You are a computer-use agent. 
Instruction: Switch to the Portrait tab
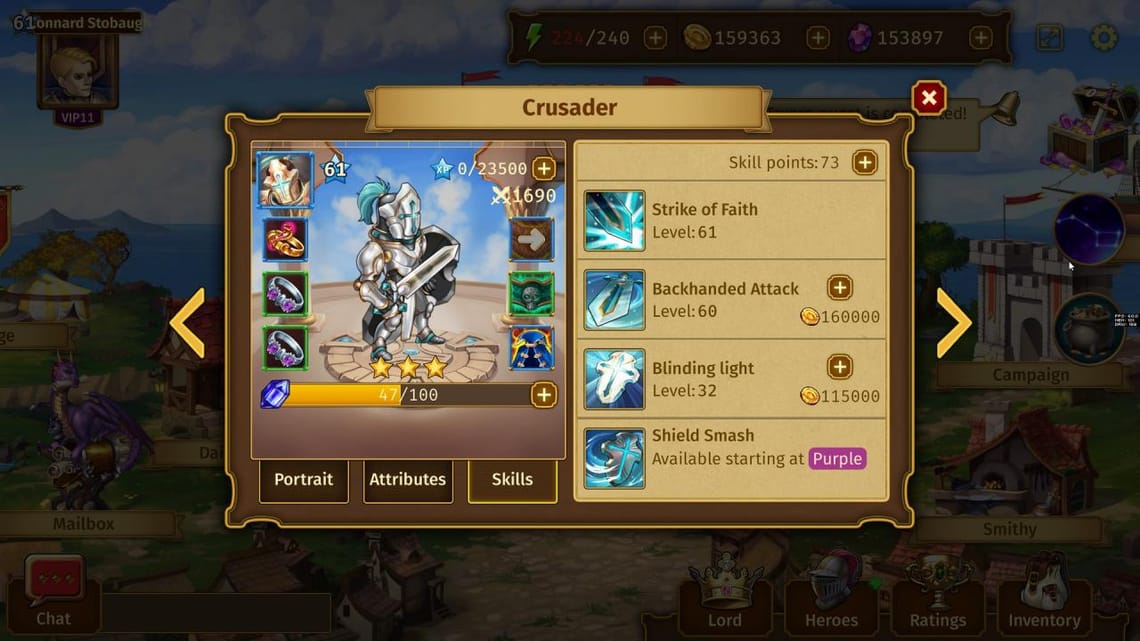click(303, 479)
